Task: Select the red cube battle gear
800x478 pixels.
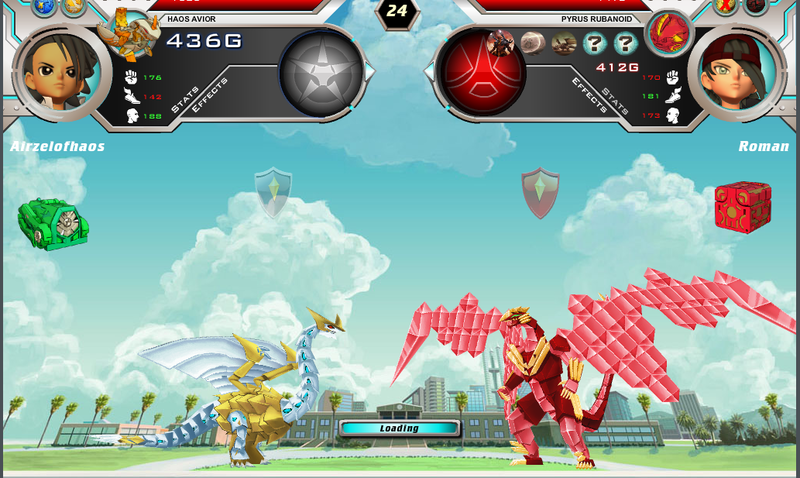Action: (742, 205)
